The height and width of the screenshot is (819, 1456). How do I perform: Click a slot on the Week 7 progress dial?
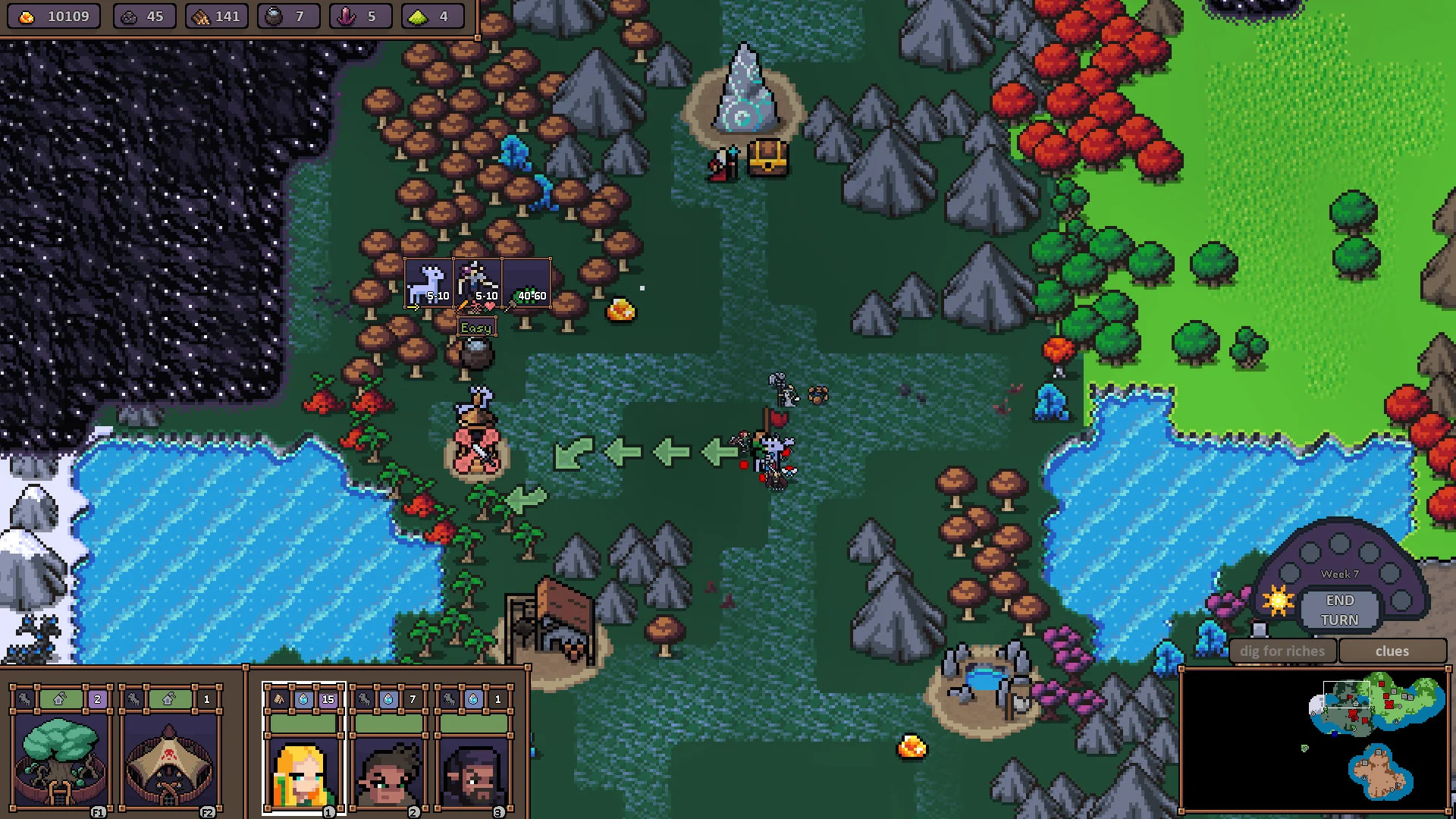click(1340, 543)
